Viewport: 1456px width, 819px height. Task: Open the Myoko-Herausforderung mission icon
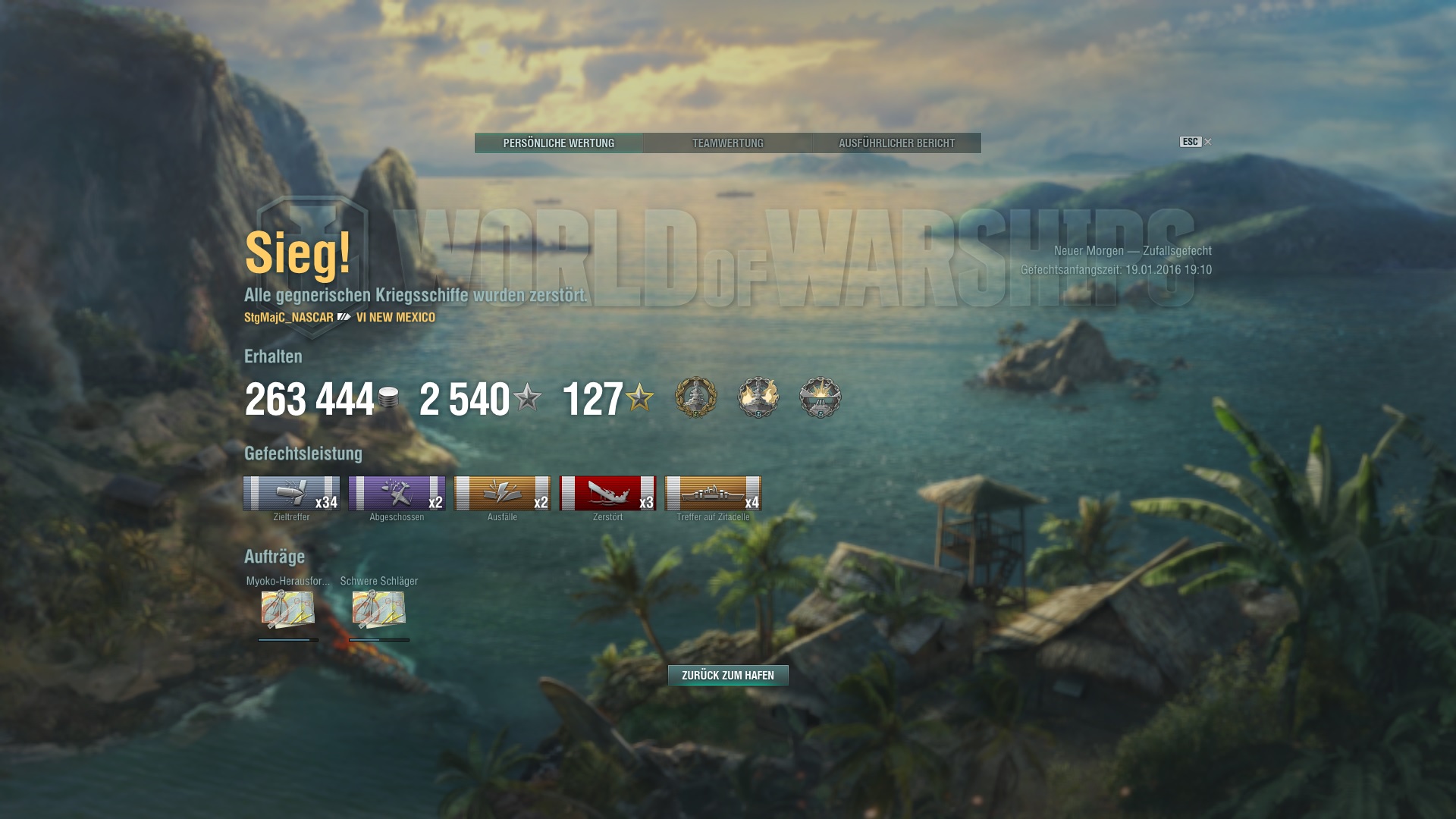click(x=288, y=609)
